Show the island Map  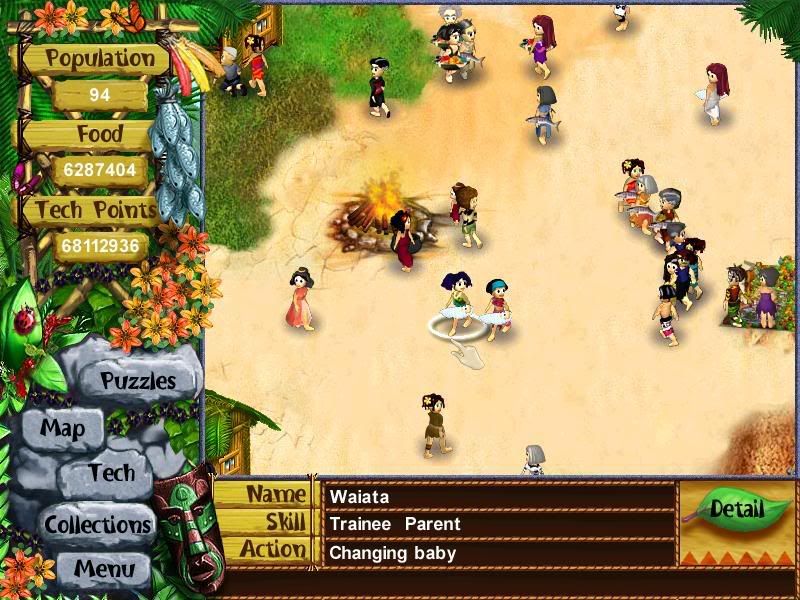62,430
